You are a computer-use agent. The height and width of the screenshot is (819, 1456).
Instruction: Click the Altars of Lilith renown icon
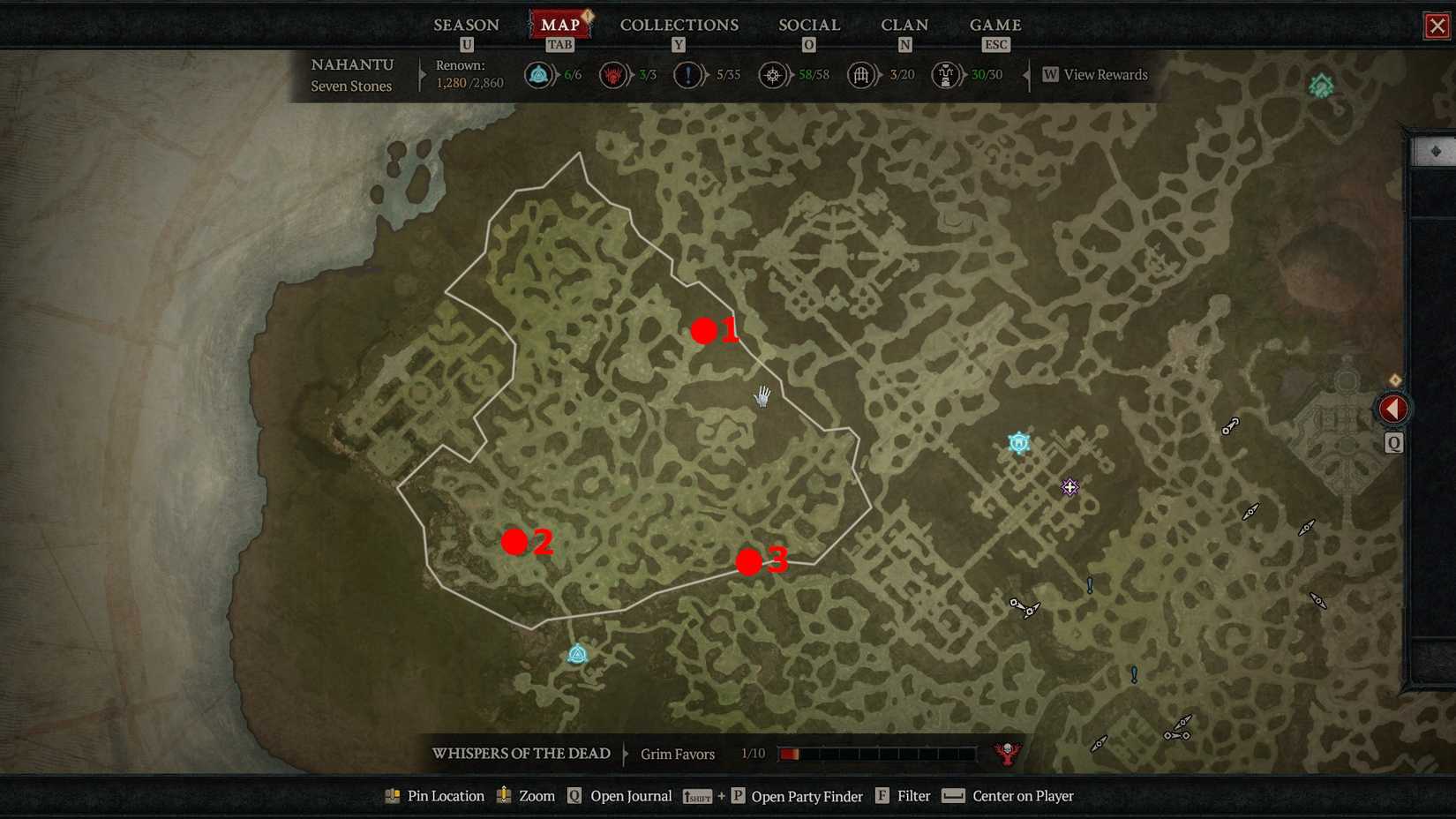pos(612,75)
